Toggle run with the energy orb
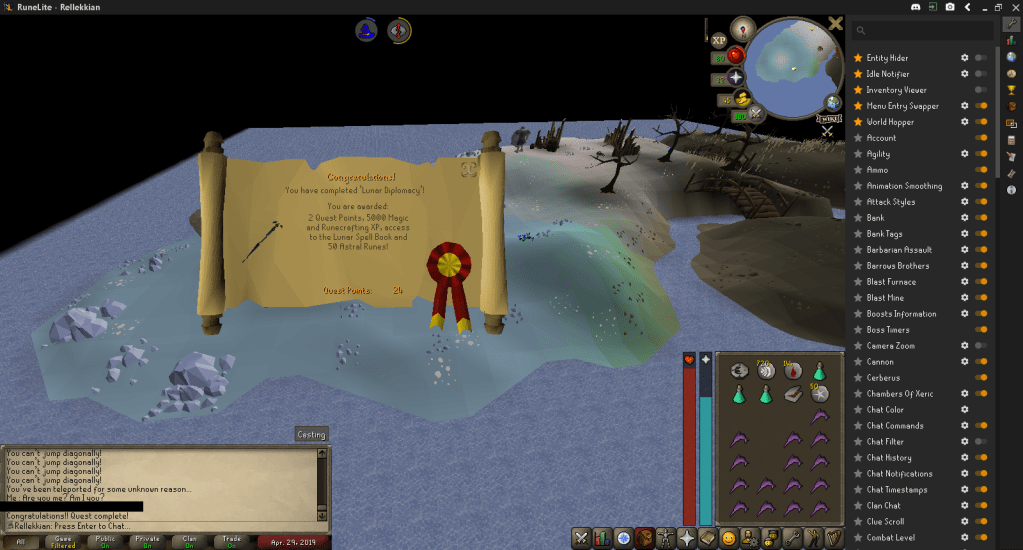1023x550 pixels. pyautogui.click(x=742, y=98)
